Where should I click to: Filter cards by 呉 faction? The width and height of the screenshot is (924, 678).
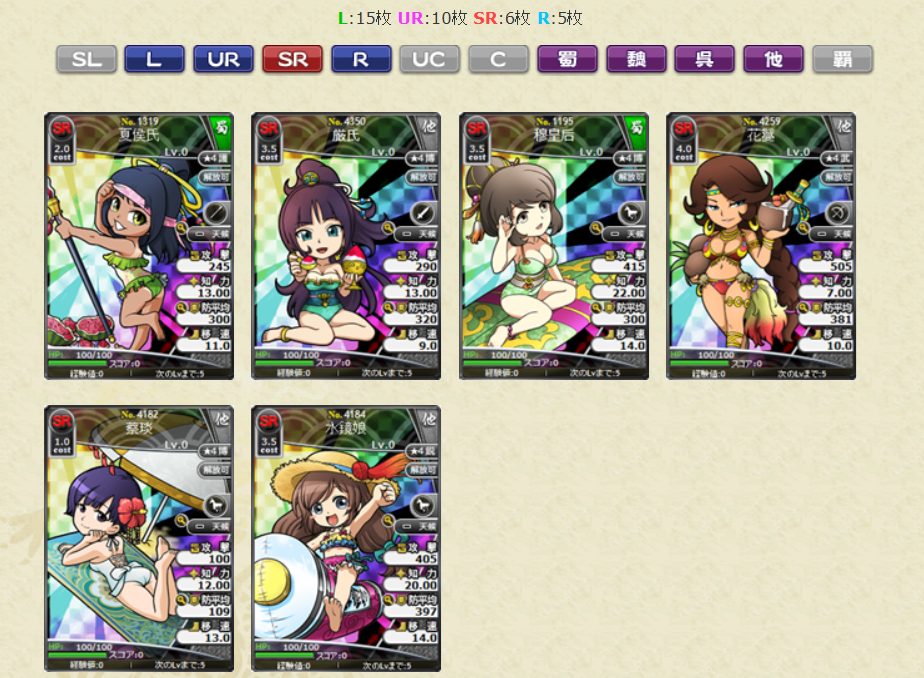click(x=704, y=59)
